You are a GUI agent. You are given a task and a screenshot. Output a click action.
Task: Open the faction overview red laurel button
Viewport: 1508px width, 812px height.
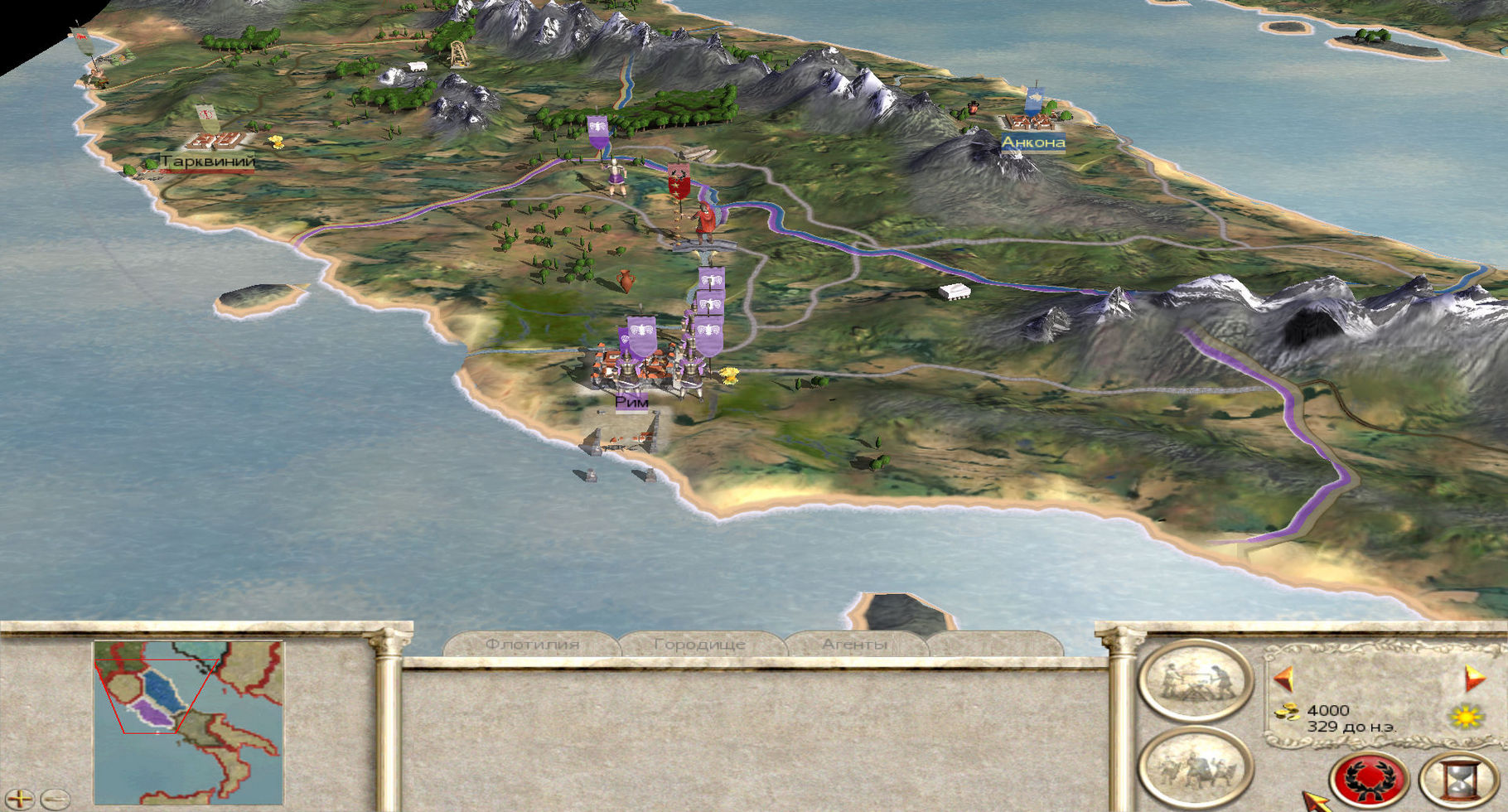pos(1369,780)
